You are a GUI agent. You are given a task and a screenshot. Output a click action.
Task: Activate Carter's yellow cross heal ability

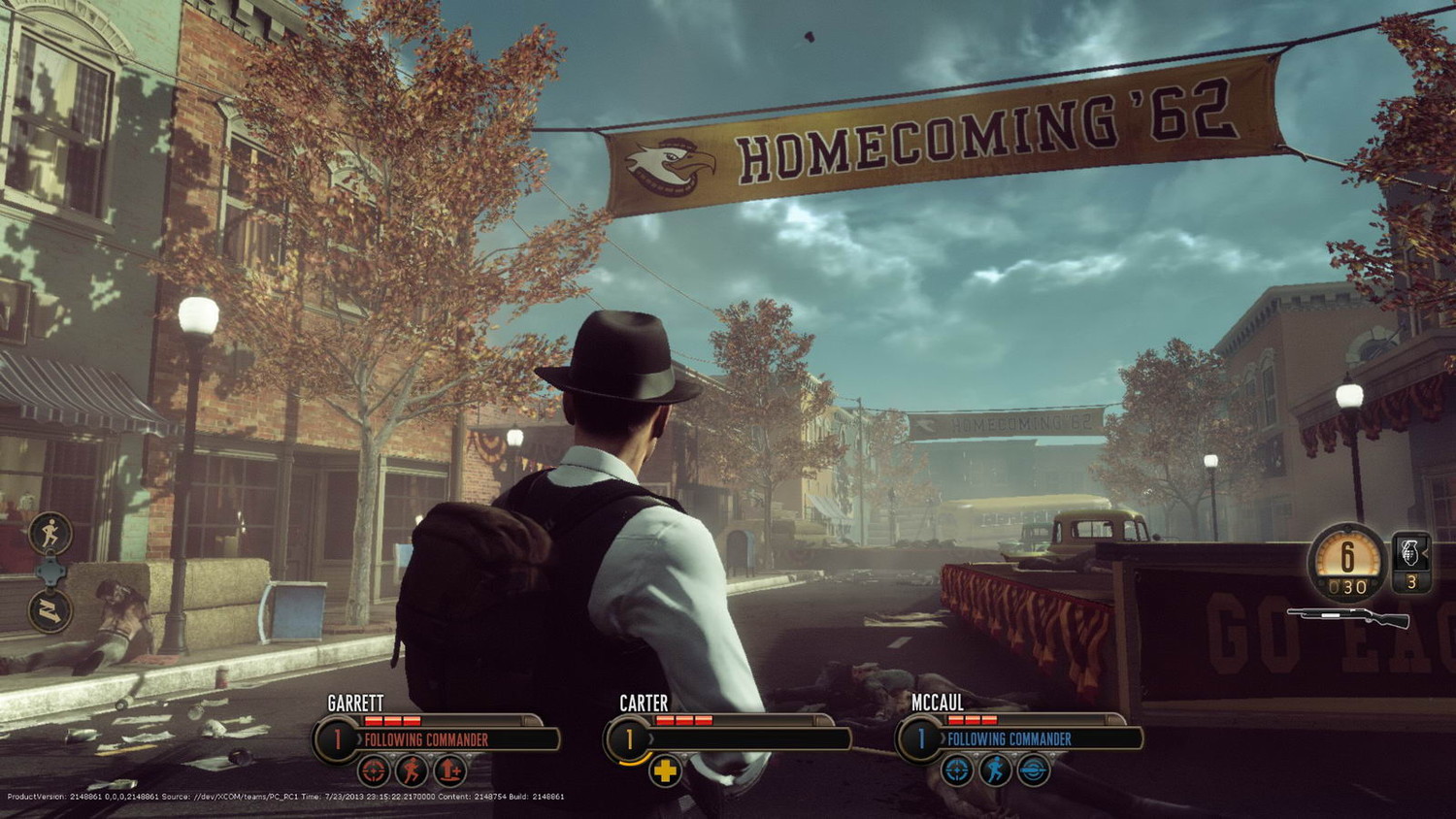pos(665,771)
